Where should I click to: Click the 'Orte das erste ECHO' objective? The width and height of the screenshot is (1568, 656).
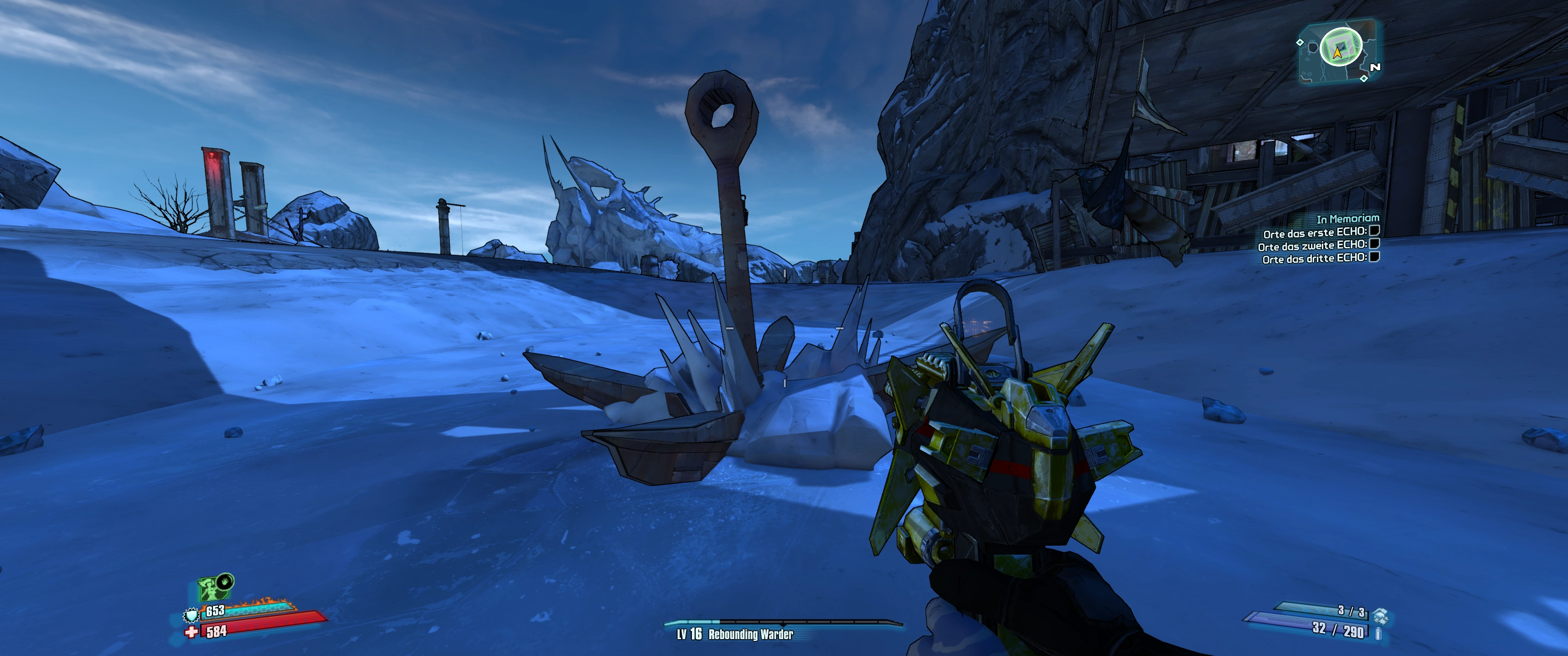click(x=1315, y=233)
